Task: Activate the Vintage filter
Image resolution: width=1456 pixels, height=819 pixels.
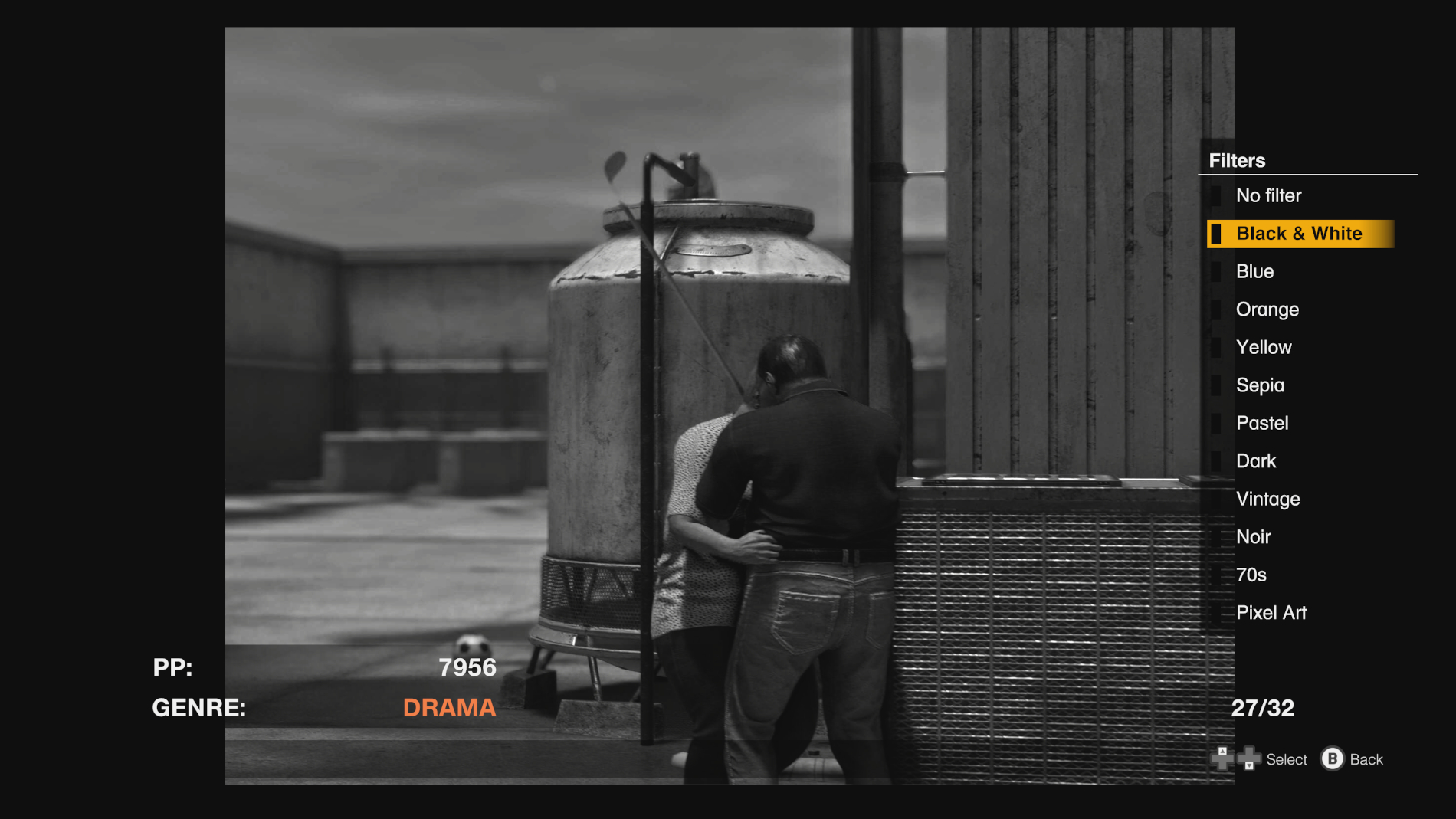Action: [1267, 499]
